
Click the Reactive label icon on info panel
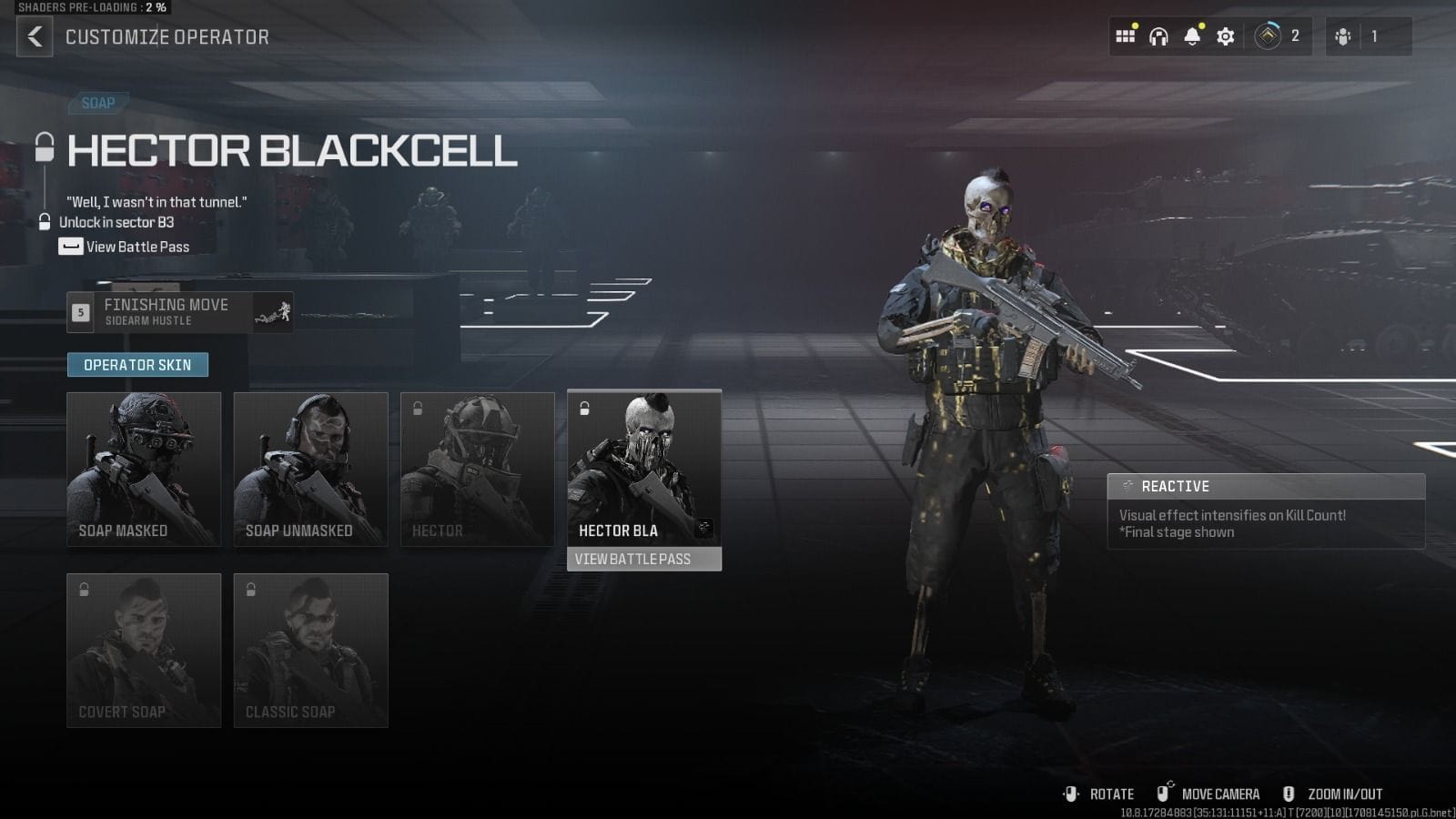click(x=1128, y=486)
